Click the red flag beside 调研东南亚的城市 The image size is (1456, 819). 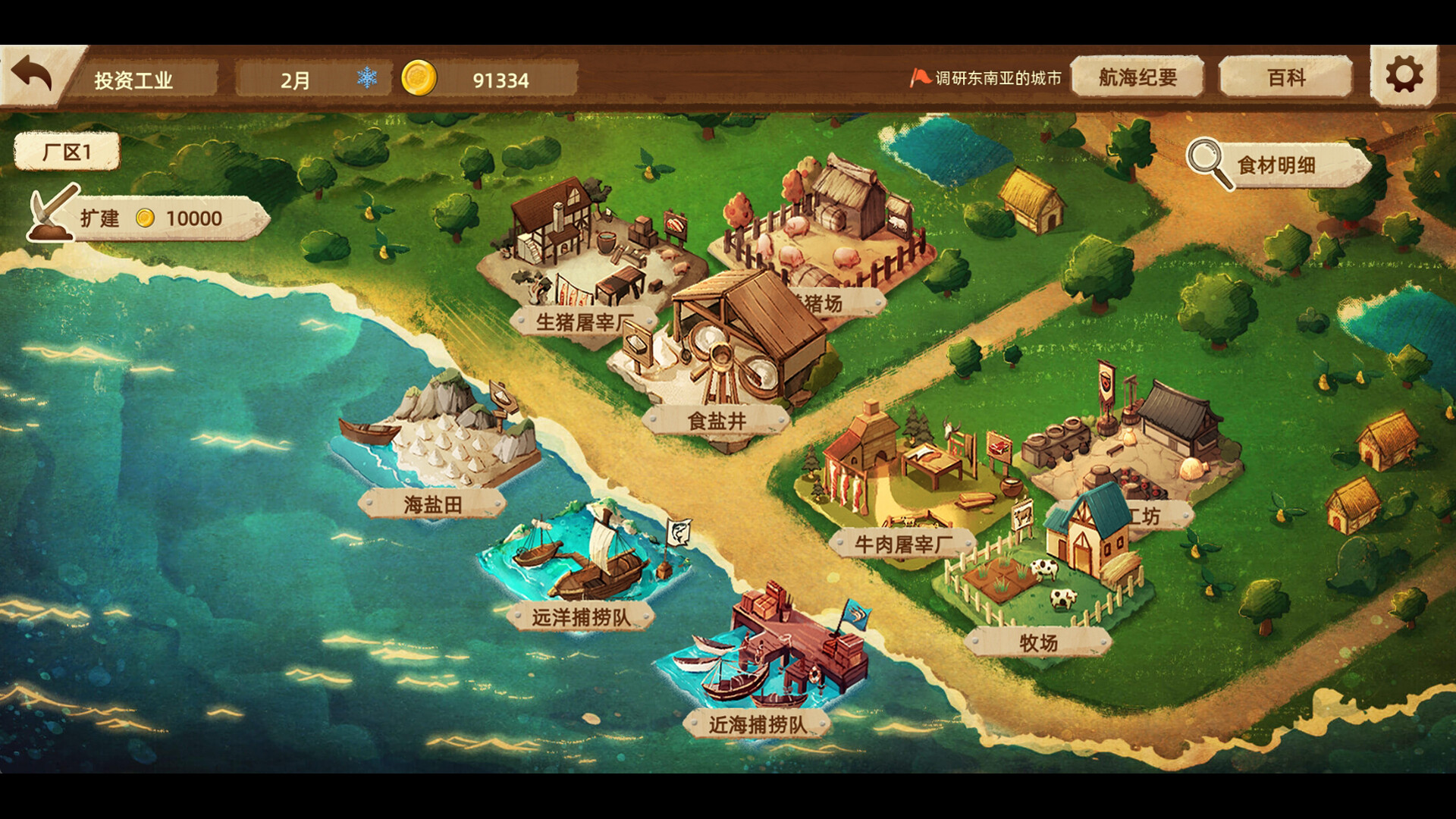921,76
